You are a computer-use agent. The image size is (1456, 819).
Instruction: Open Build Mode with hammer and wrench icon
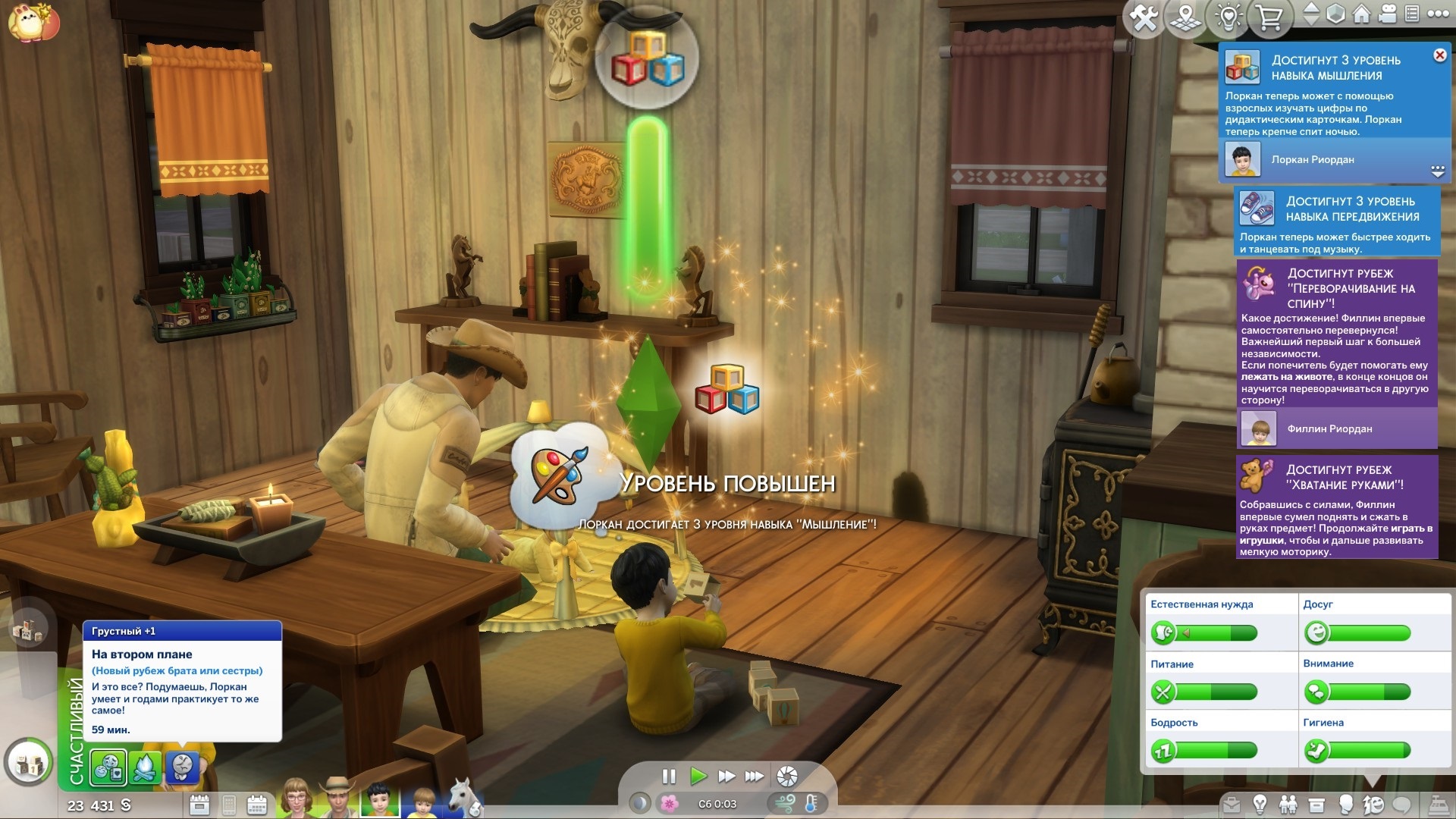1144,17
